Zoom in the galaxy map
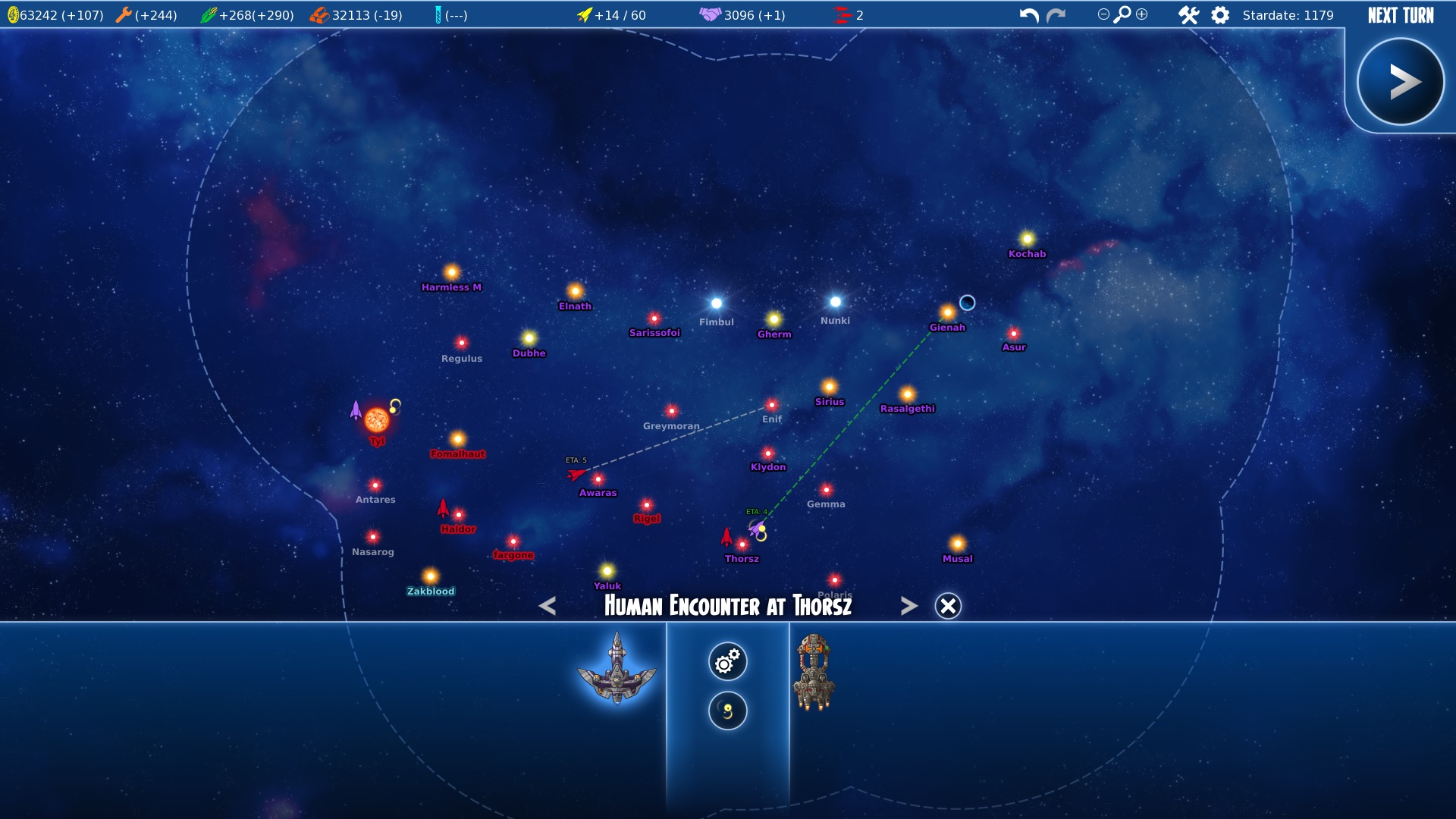The image size is (1456, 819). point(1142,14)
